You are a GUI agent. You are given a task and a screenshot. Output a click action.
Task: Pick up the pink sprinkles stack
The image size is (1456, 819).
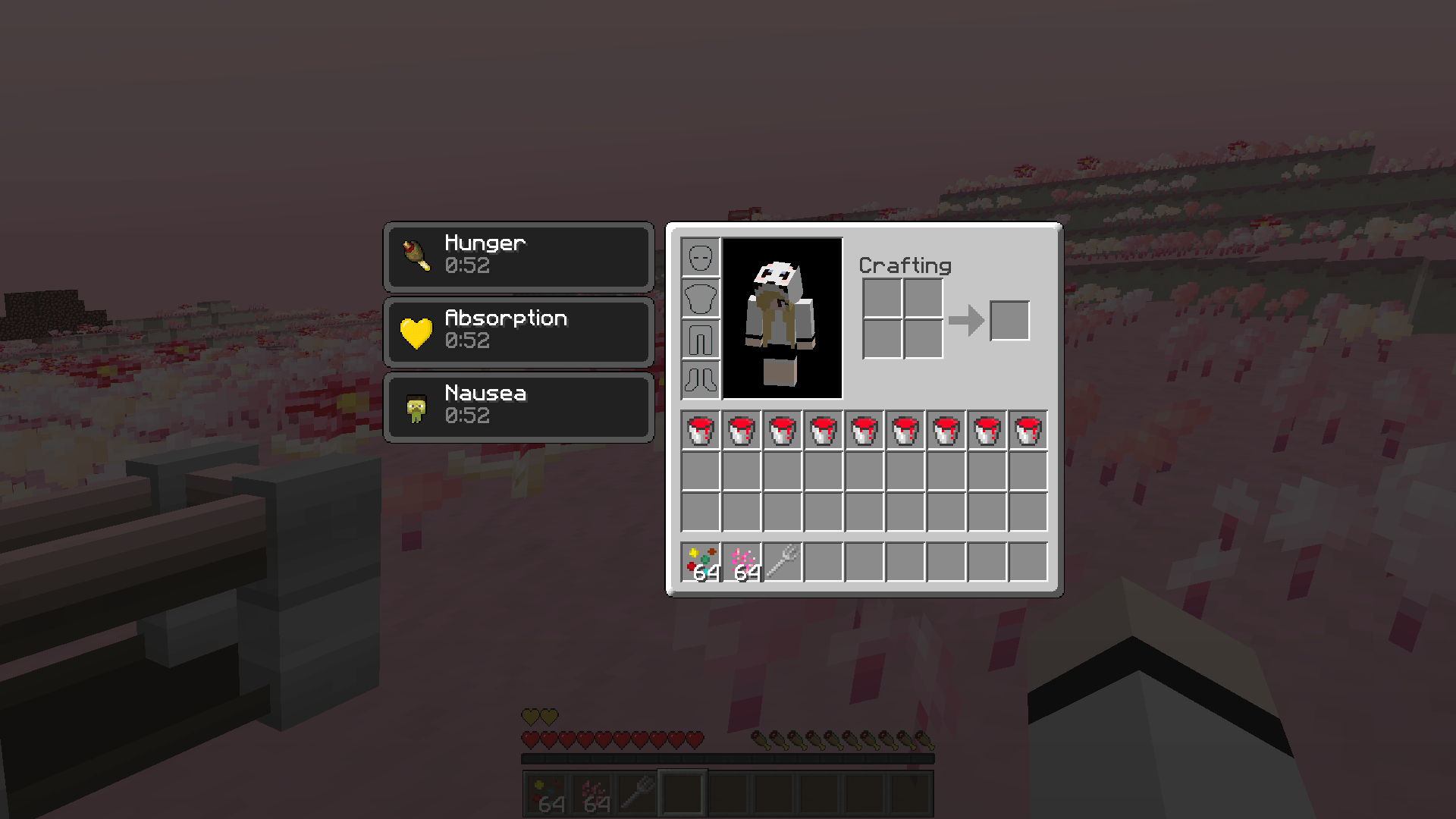[x=741, y=563]
